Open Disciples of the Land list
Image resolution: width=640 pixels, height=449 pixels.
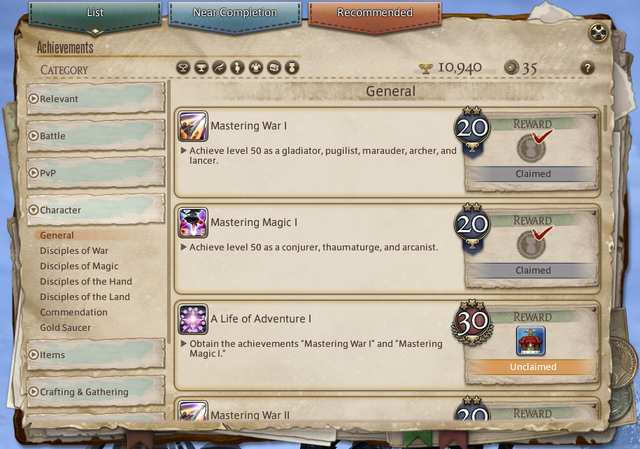pyautogui.click(x=85, y=297)
